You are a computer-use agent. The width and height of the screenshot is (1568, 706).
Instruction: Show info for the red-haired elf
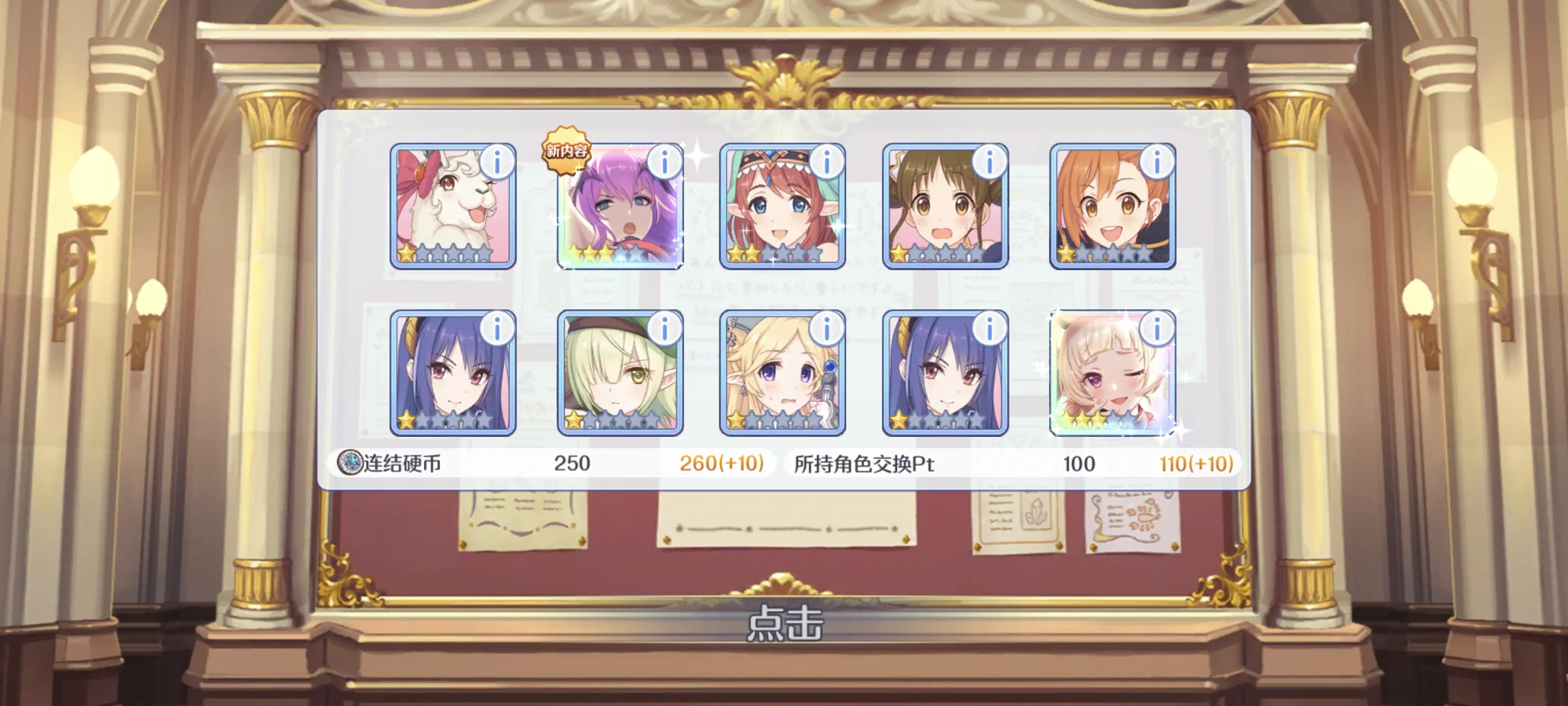pos(827,162)
